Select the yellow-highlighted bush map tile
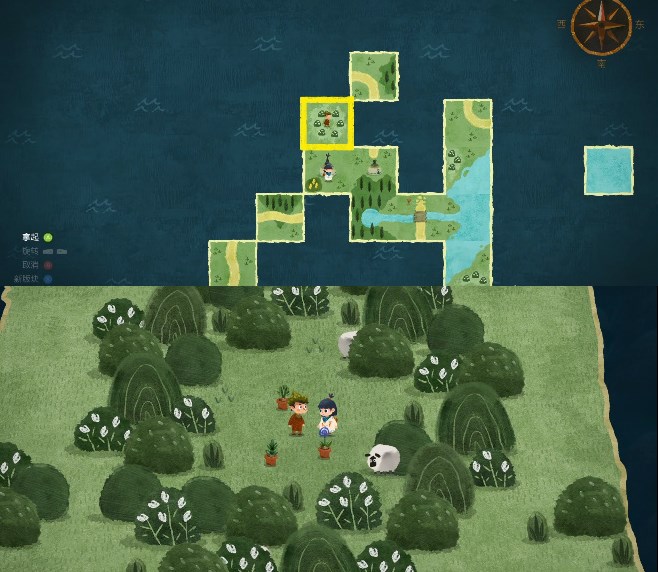658x572 pixels. [327, 123]
